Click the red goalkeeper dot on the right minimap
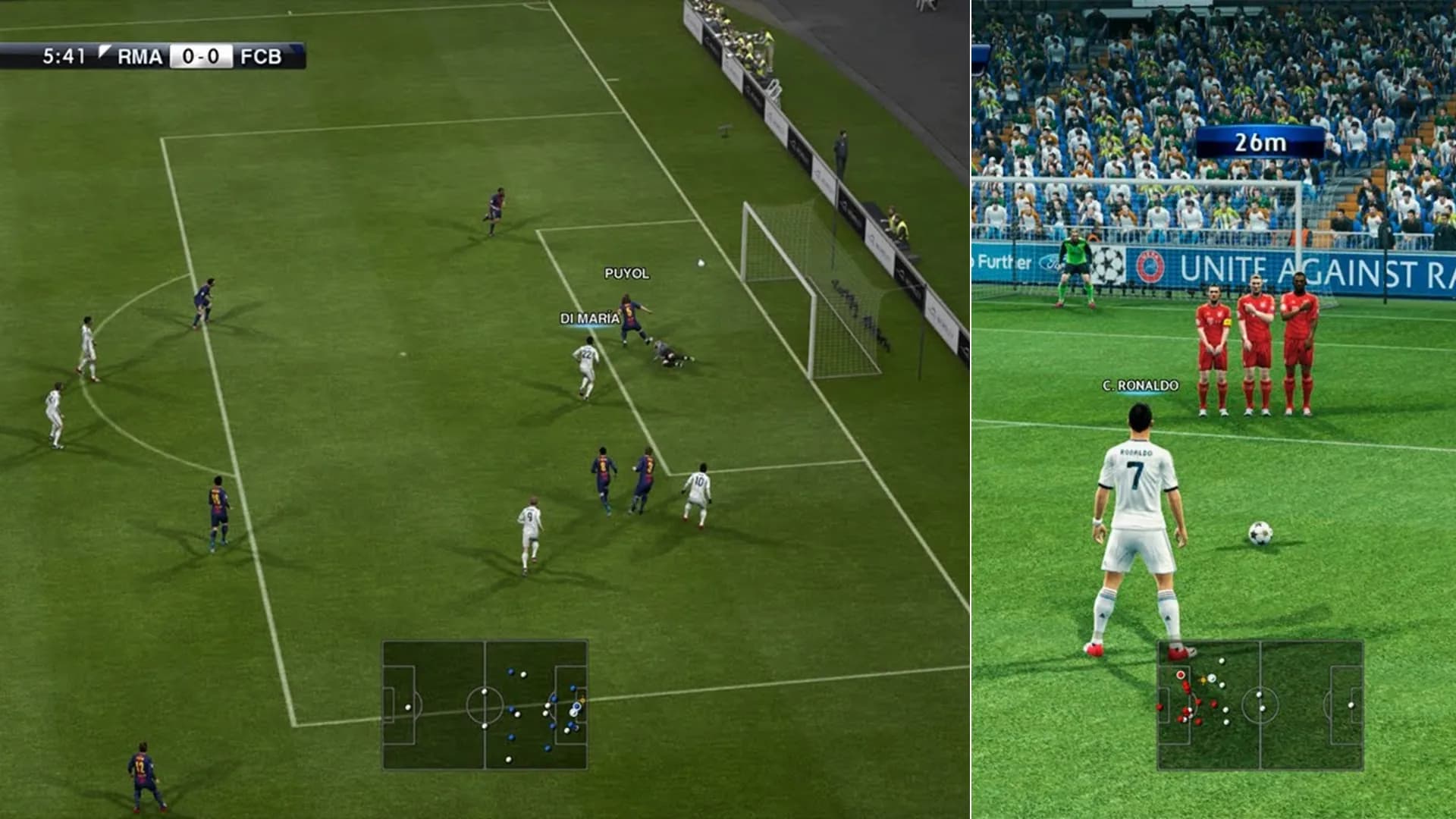This screenshot has height=819, width=1456. [x=1181, y=675]
